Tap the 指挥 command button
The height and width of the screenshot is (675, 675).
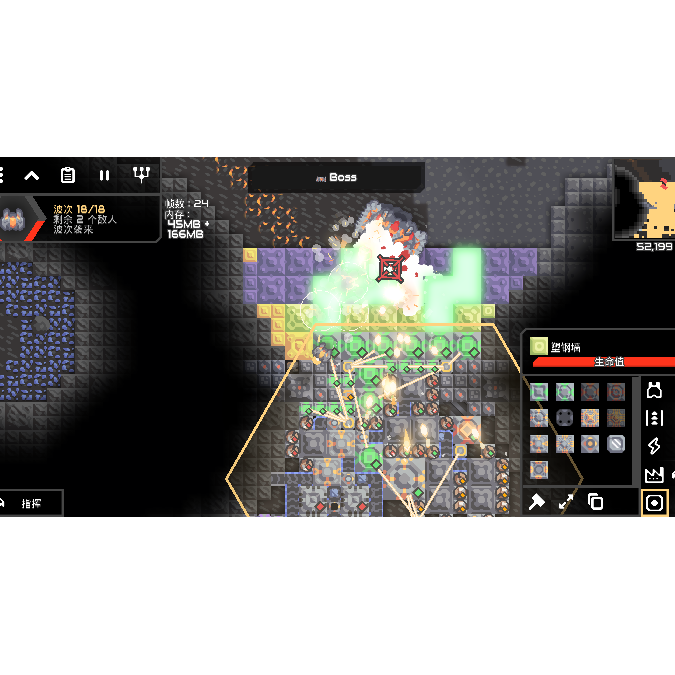click(x=32, y=503)
